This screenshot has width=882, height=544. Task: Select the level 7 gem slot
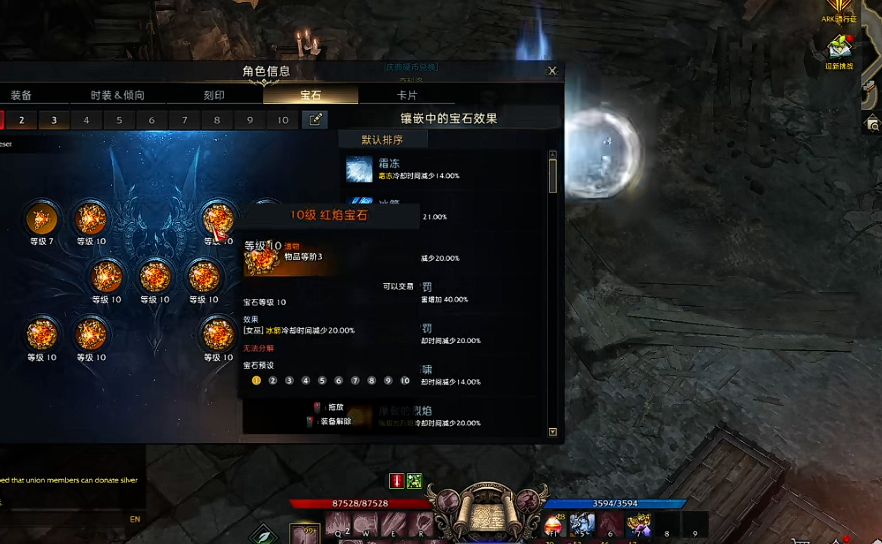[x=42, y=217]
